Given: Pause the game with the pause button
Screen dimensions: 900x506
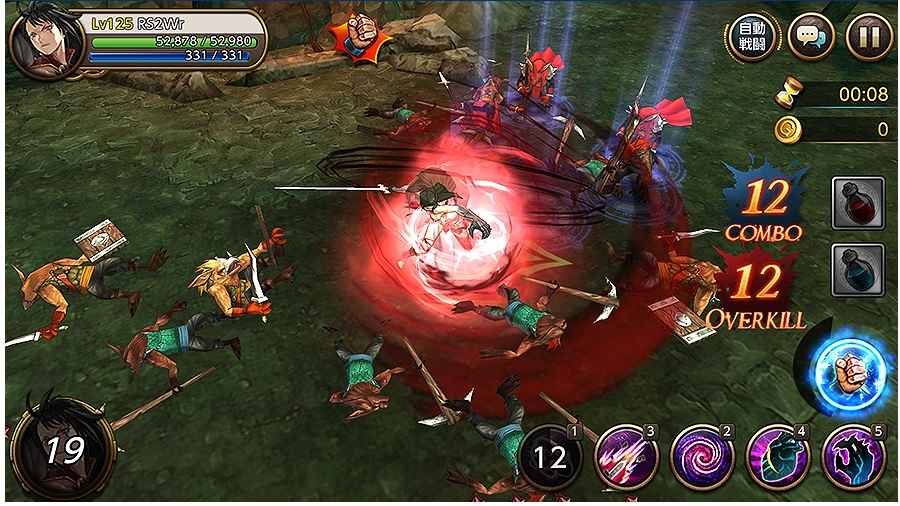Looking at the screenshot, I should (868, 38).
